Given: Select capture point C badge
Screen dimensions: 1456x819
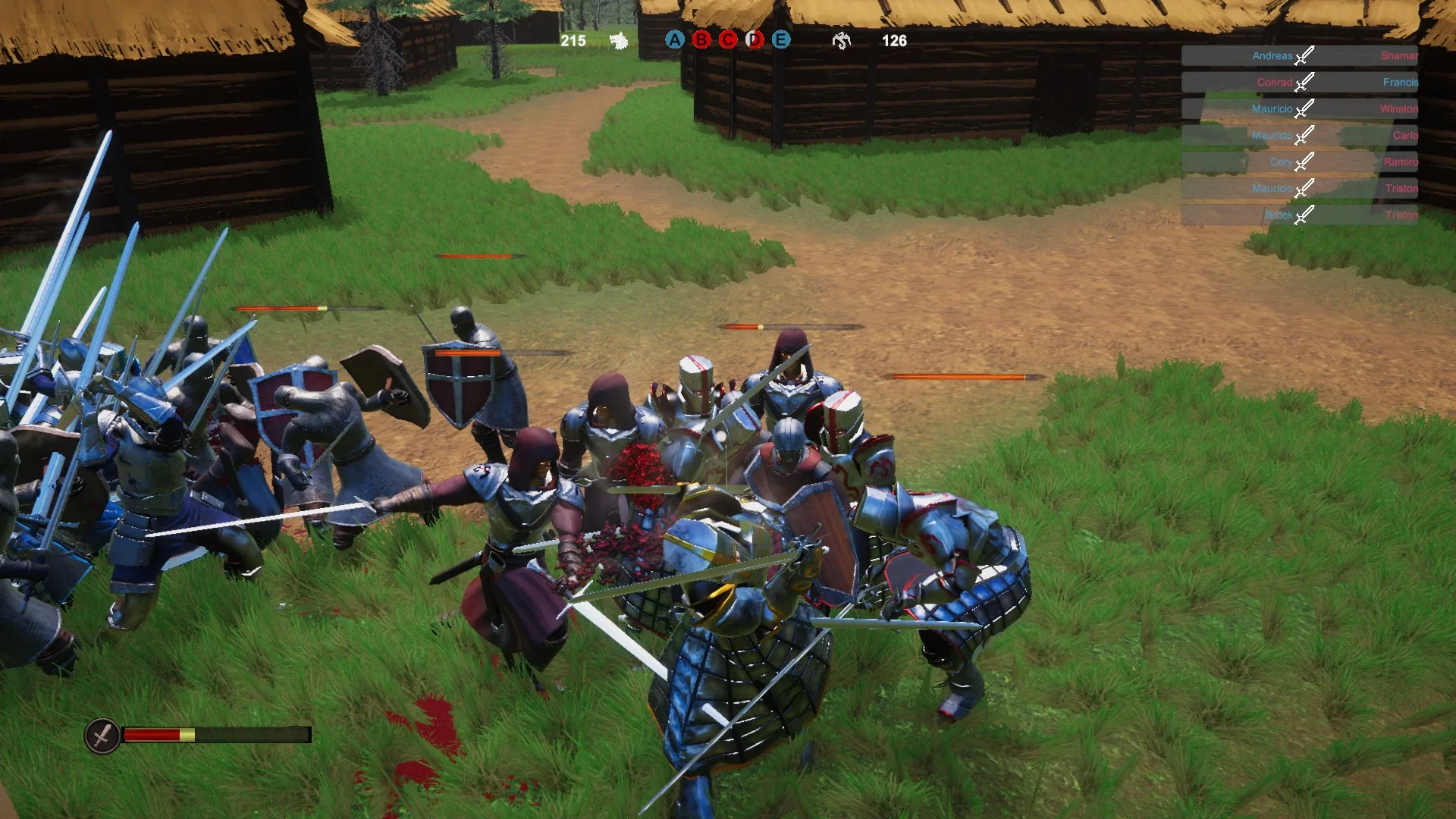Looking at the screenshot, I should [726, 40].
